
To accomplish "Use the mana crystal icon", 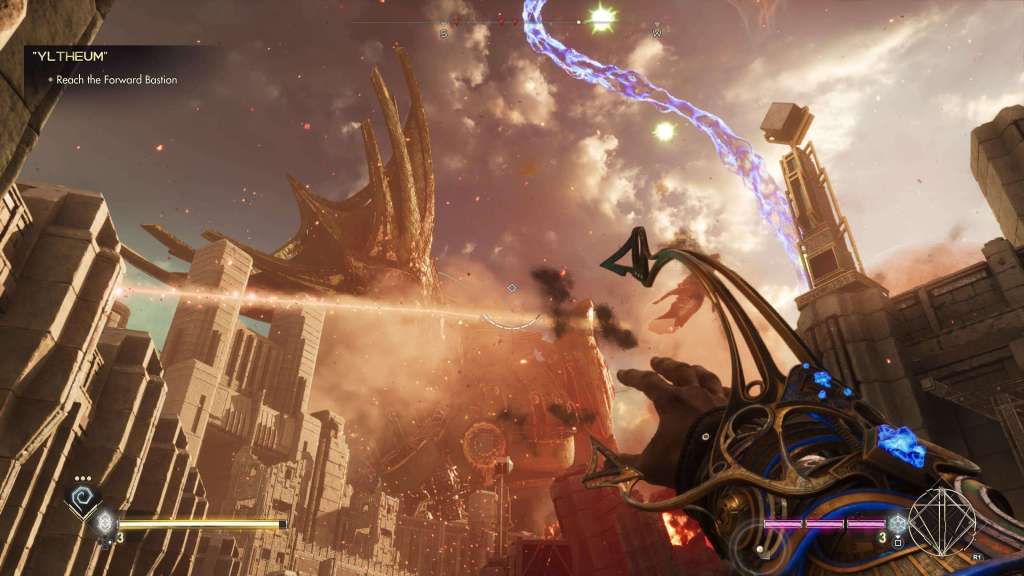I will [x=898, y=522].
